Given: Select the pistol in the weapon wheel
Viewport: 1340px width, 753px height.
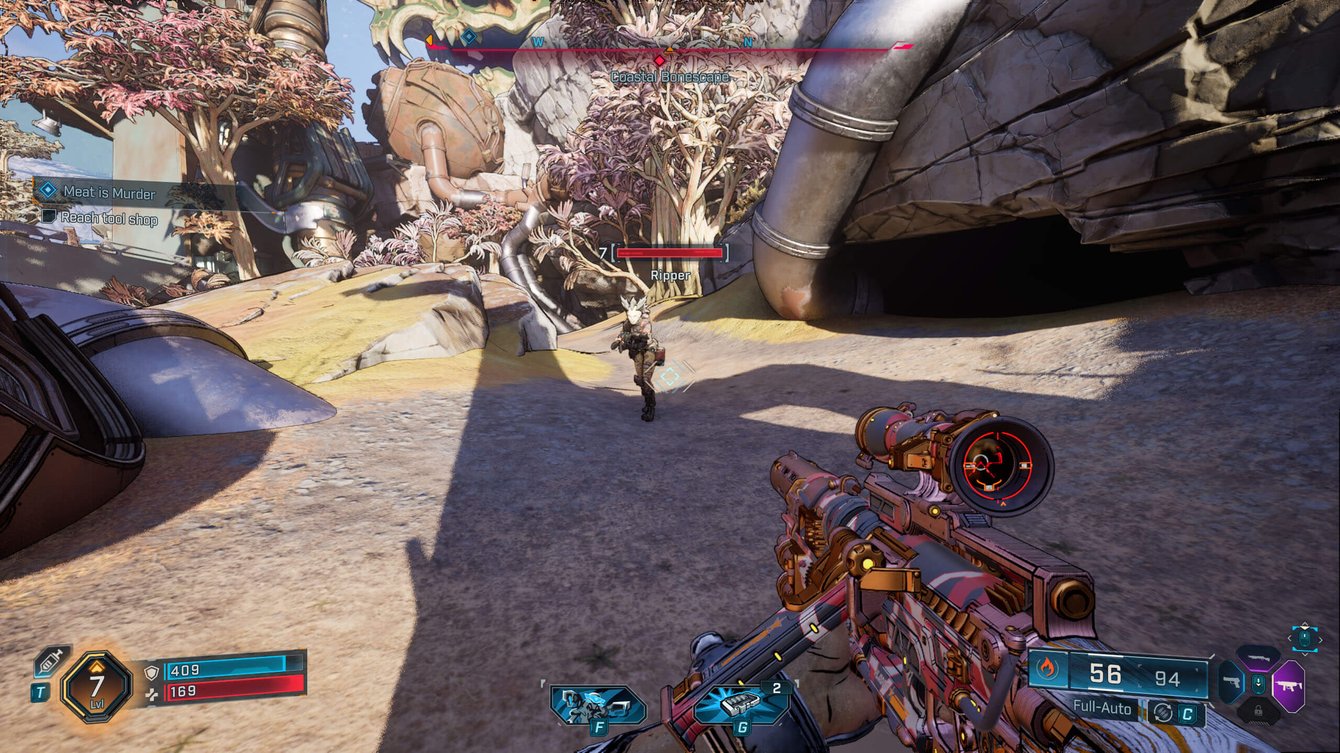Looking at the screenshot, I should (1232, 682).
